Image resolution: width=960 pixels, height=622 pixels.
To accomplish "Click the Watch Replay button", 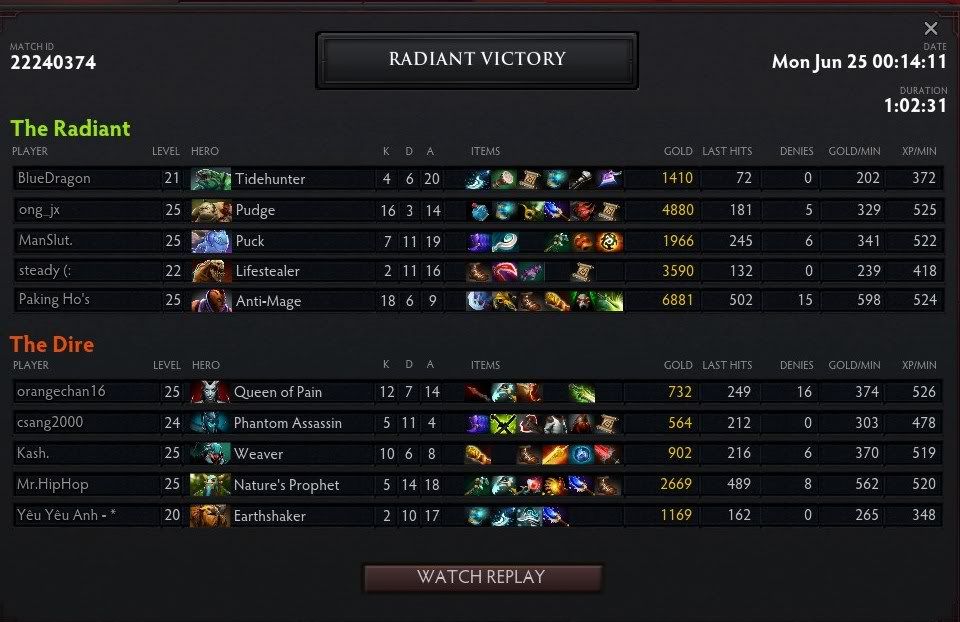I will click(481, 577).
